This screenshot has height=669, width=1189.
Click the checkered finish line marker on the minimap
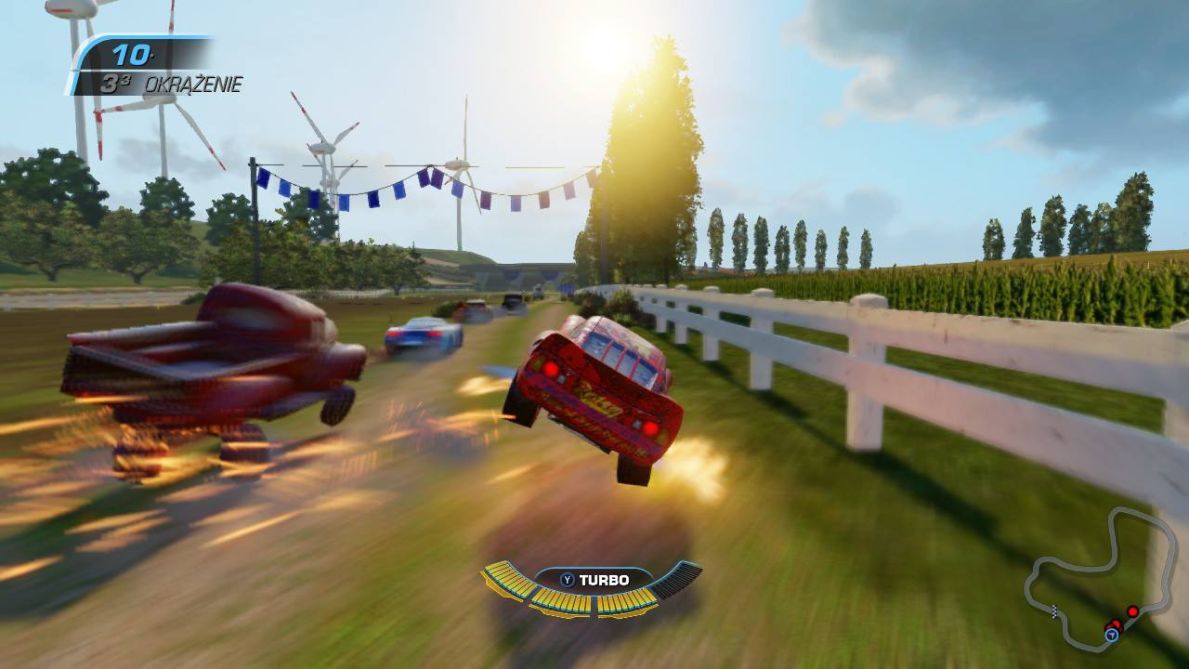pos(1056,612)
